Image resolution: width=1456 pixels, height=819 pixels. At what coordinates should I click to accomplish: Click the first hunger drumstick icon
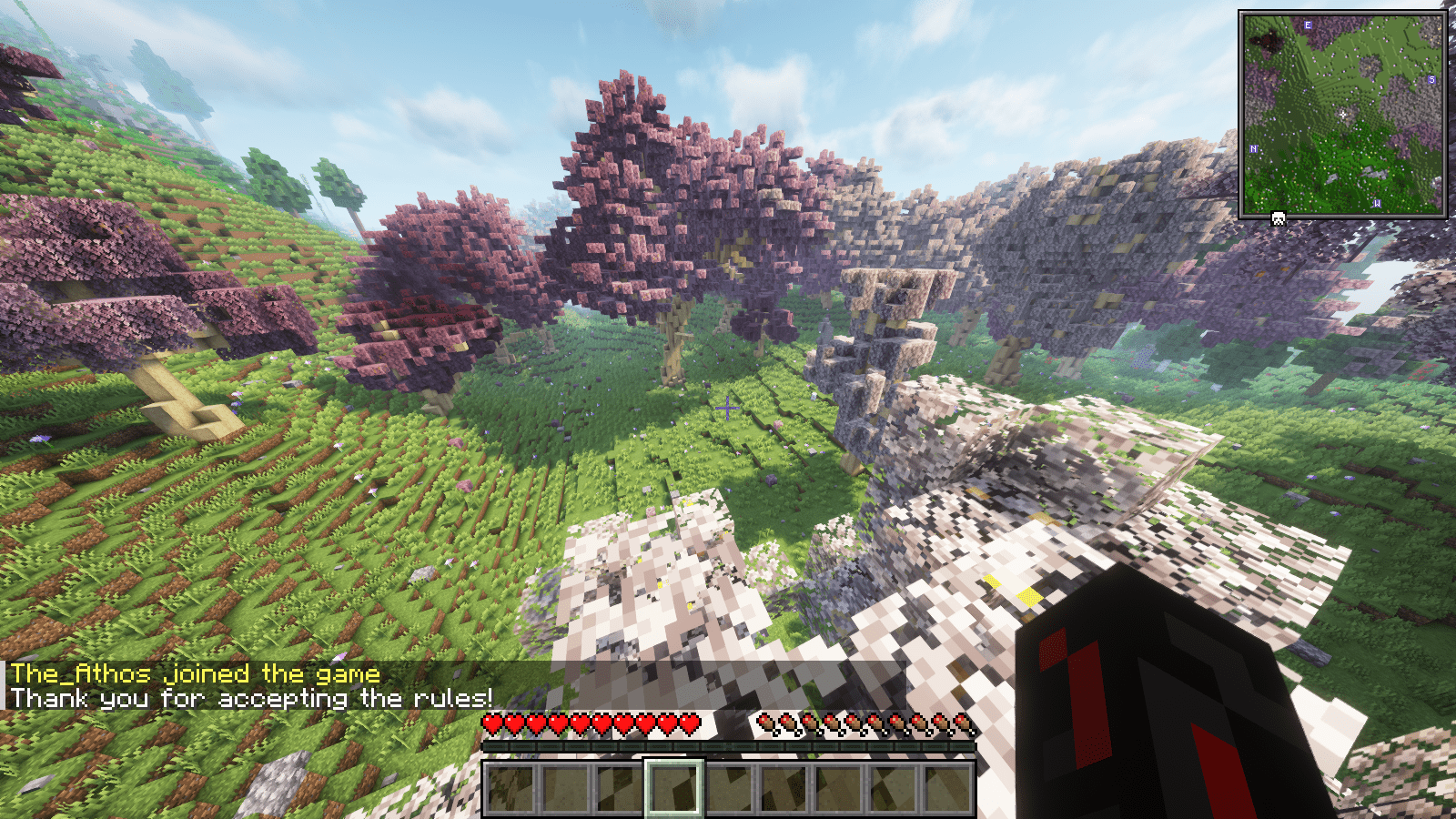click(x=767, y=723)
